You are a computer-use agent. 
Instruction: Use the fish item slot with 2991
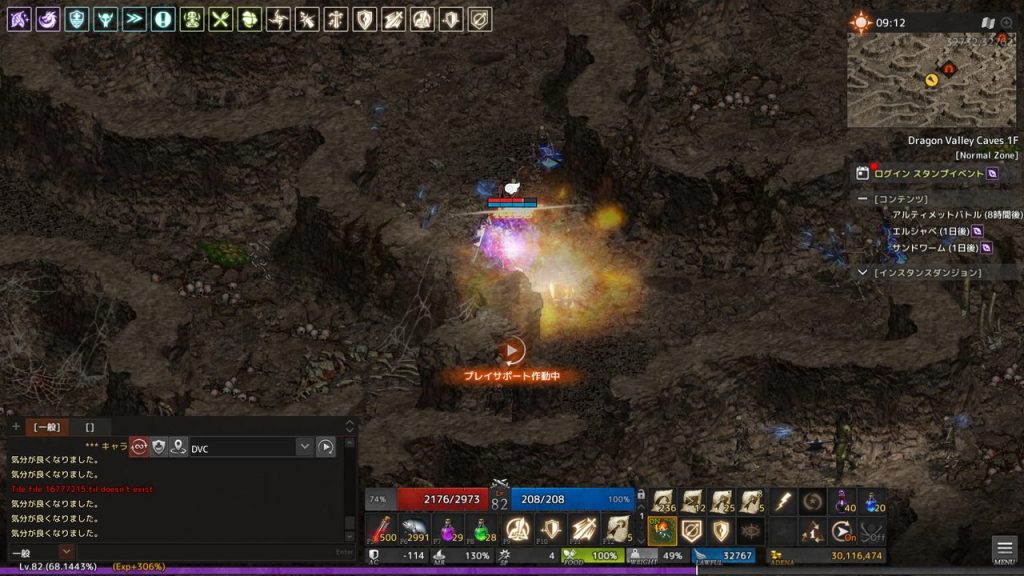[x=415, y=530]
